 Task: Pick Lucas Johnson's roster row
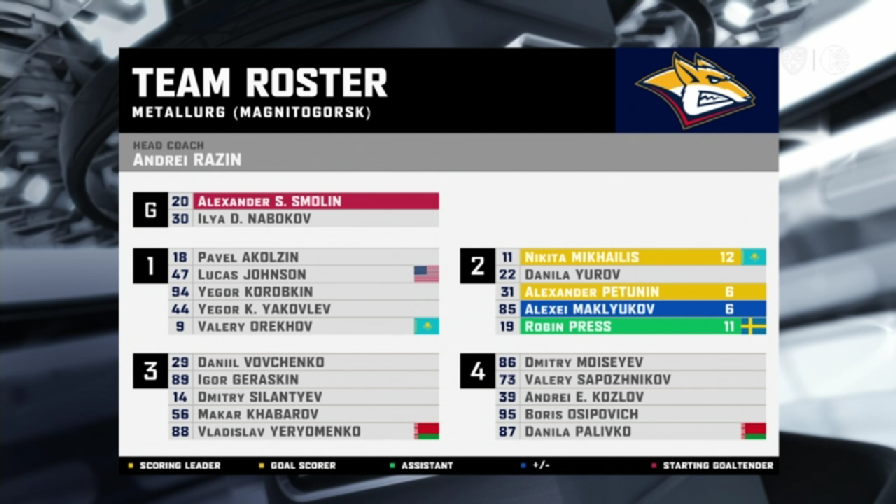coord(304,274)
